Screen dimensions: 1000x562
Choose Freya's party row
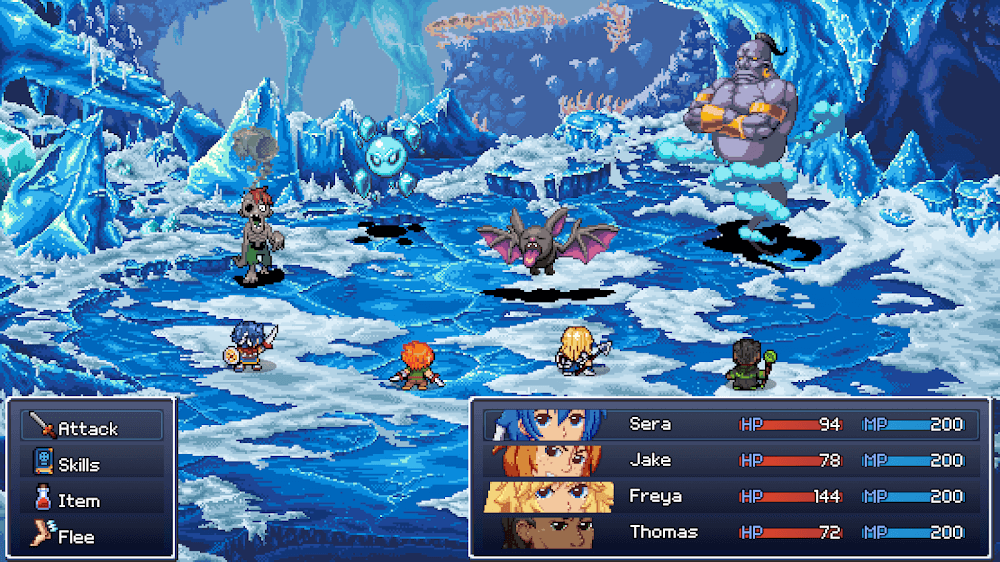728,496
